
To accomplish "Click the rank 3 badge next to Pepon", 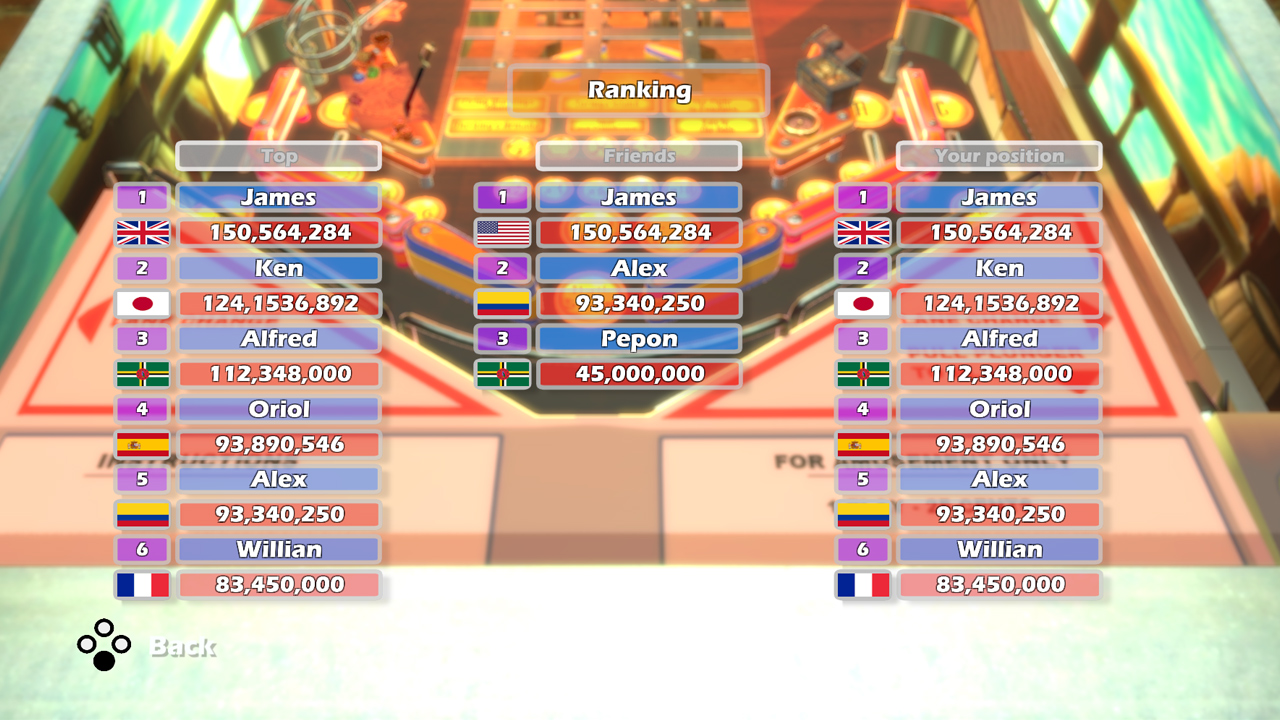I will pos(502,338).
